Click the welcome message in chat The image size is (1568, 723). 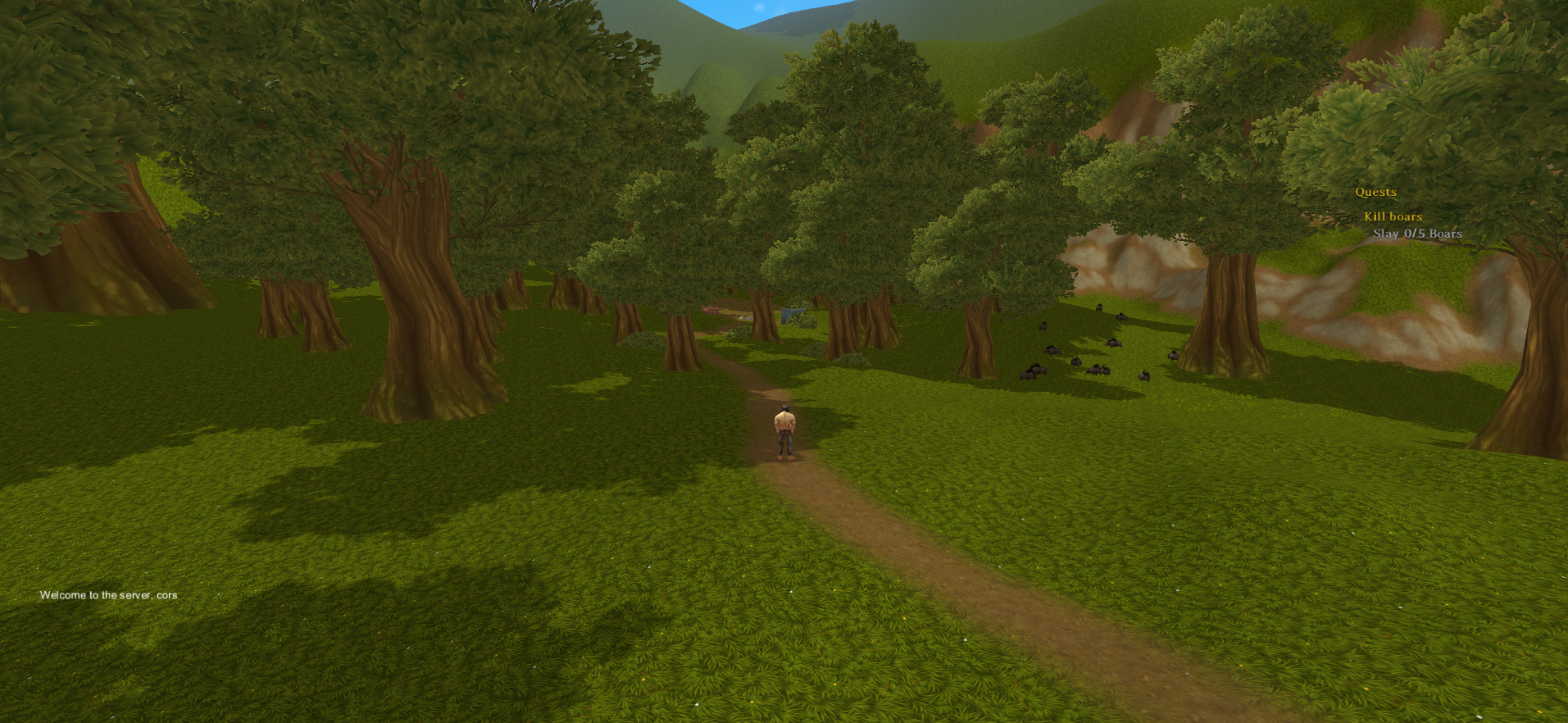[x=108, y=595]
